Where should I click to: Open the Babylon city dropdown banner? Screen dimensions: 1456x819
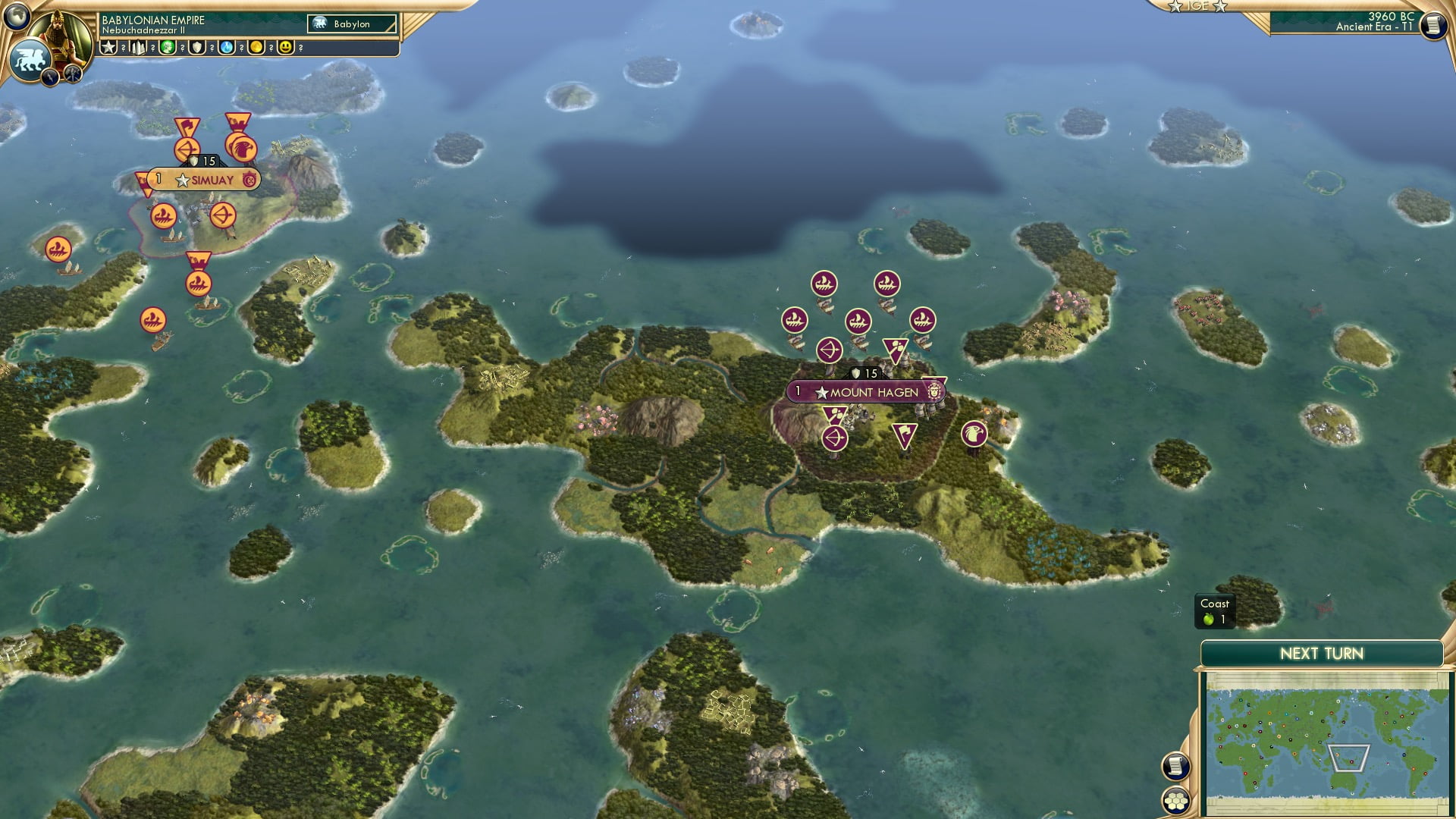click(x=351, y=24)
